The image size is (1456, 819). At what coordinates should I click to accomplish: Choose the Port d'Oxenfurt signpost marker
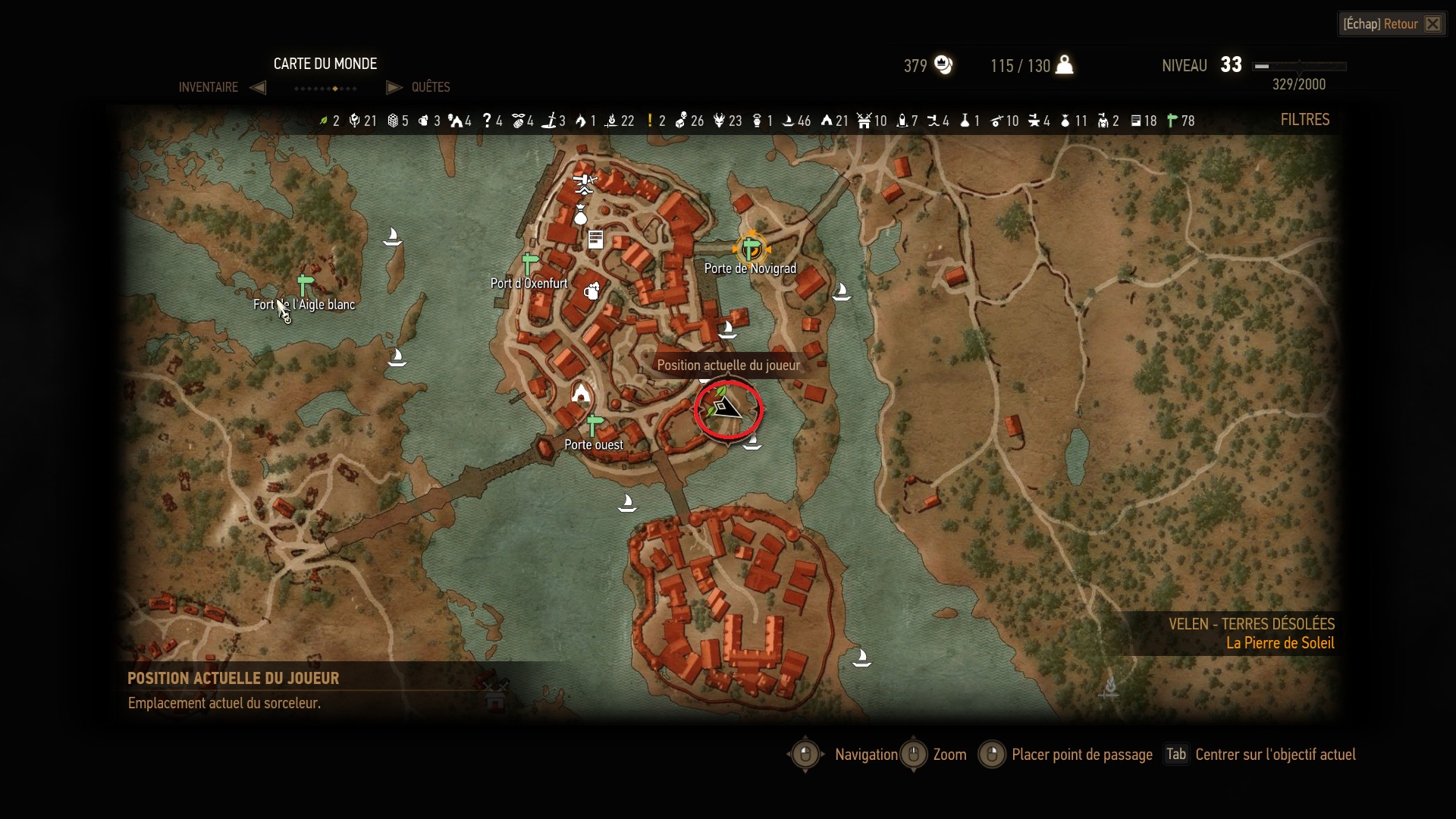pyautogui.click(x=530, y=265)
